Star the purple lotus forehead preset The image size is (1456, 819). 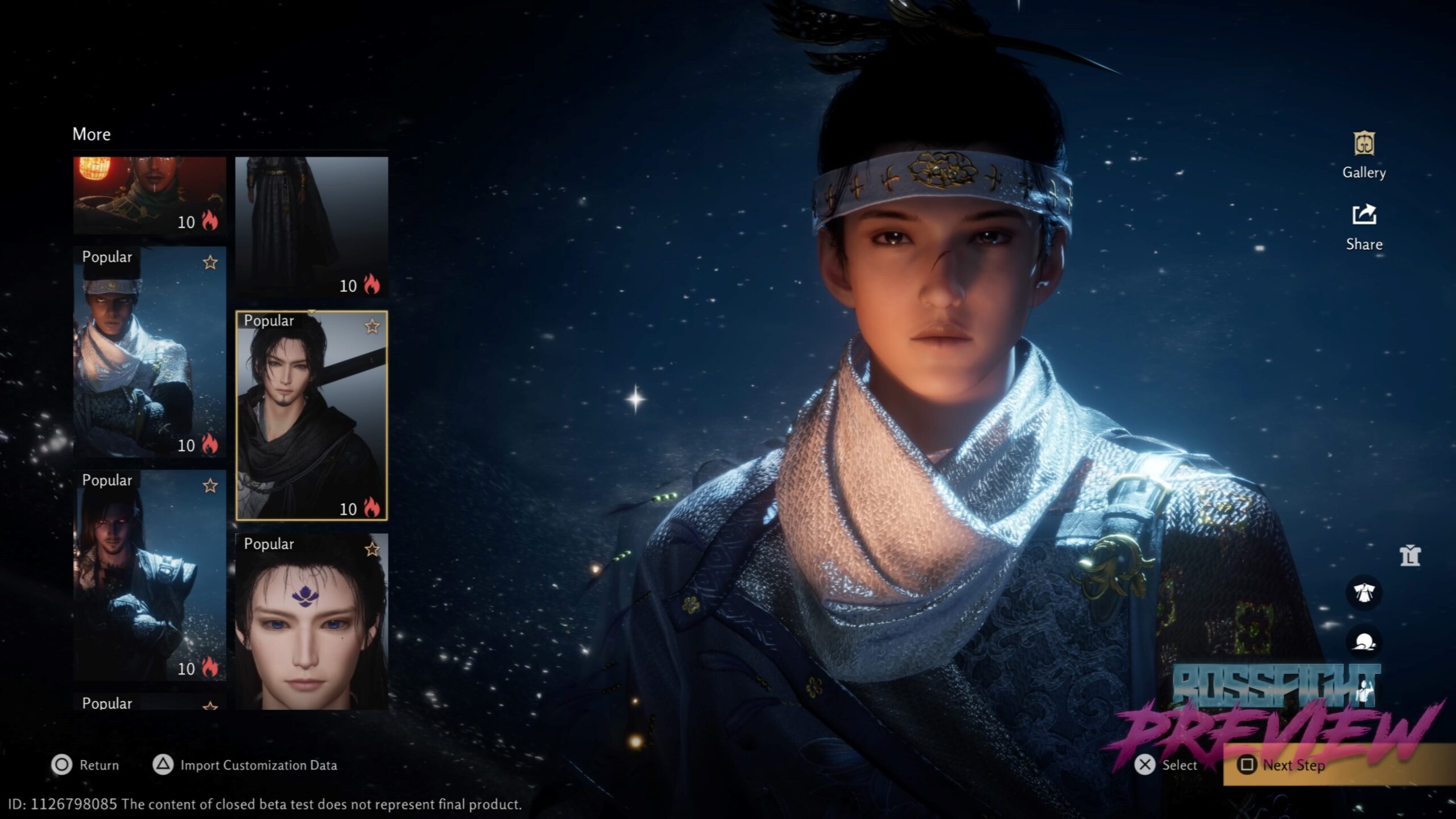coord(372,549)
